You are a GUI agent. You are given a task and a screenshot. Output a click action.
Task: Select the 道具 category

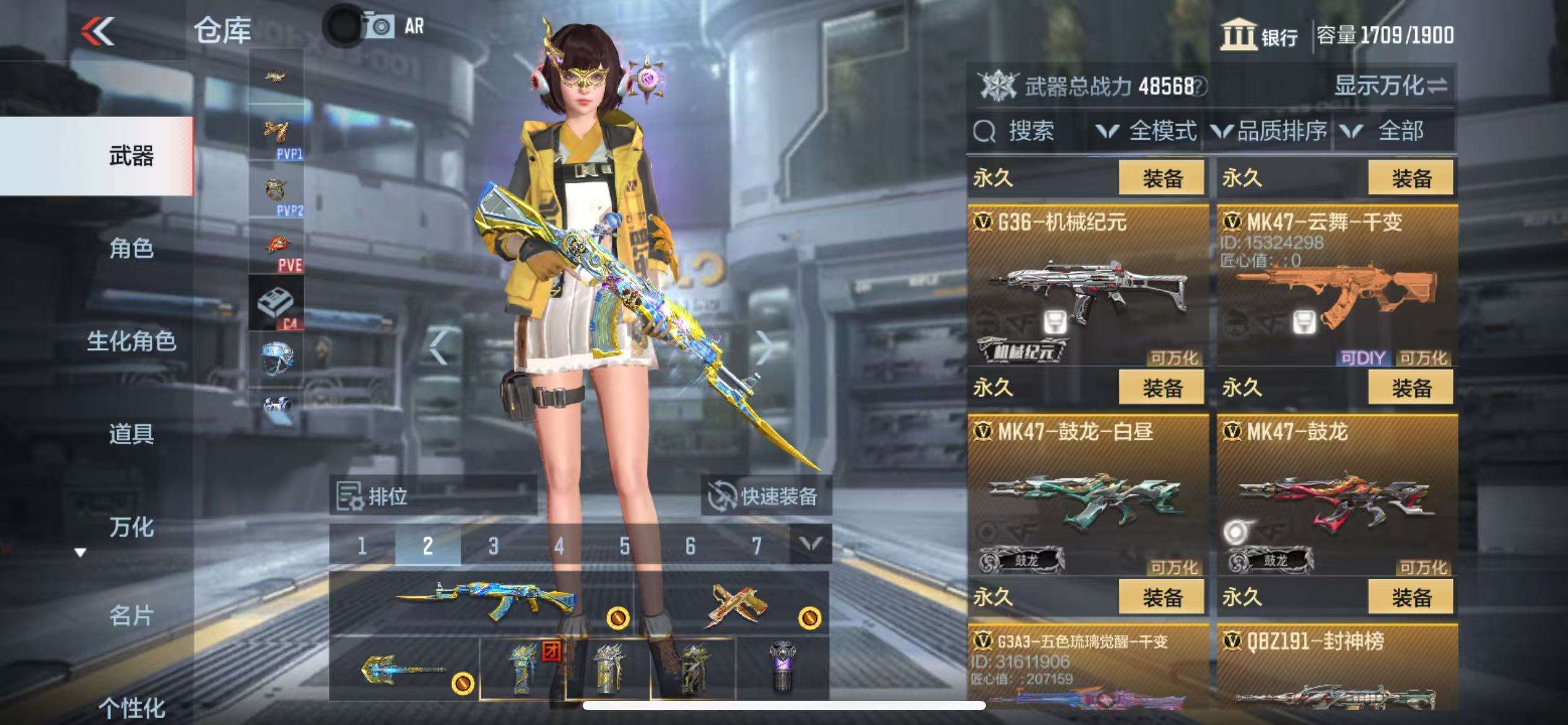[x=131, y=434]
